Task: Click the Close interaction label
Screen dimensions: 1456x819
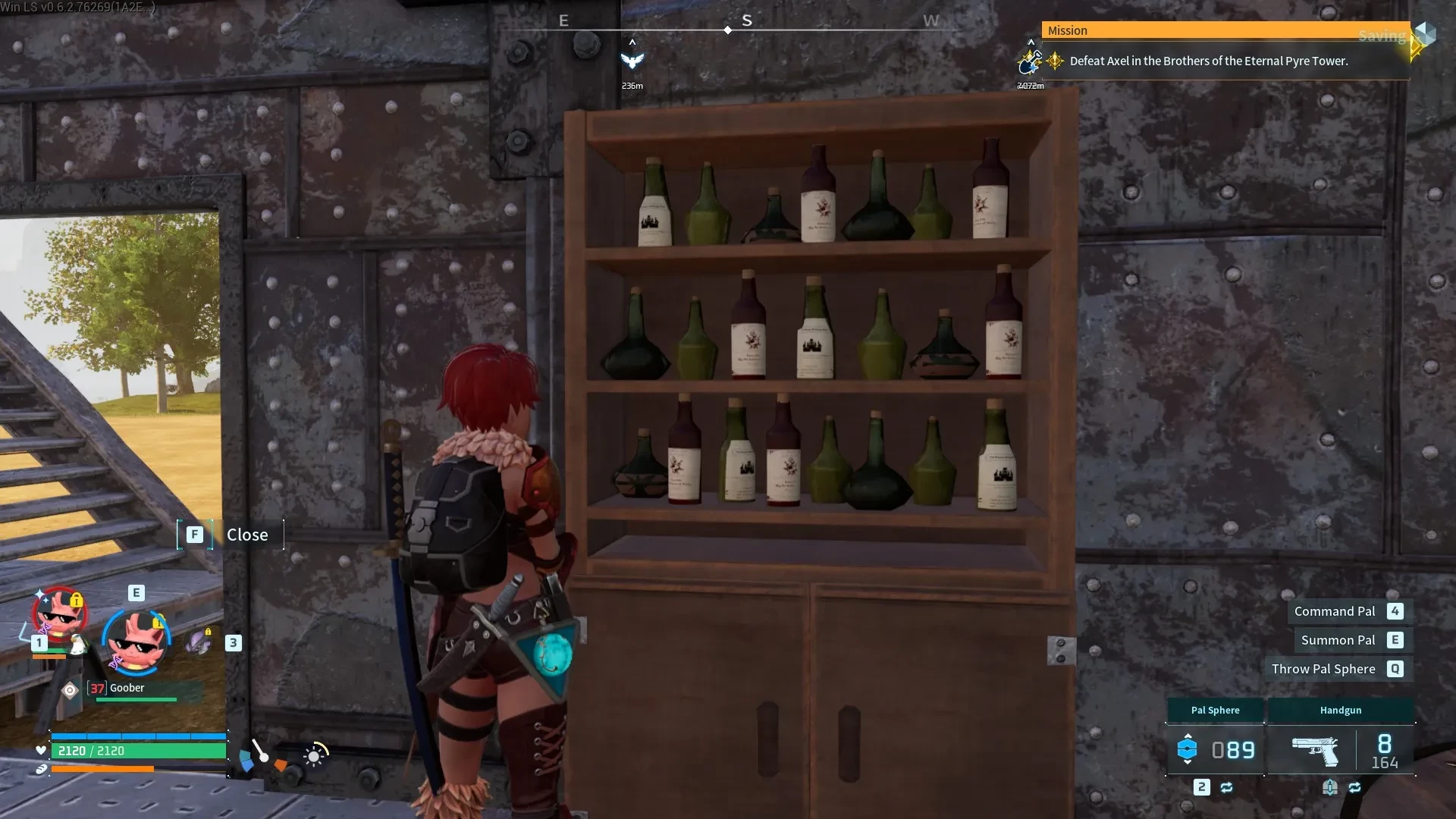Action: click(x=247, y=535)
